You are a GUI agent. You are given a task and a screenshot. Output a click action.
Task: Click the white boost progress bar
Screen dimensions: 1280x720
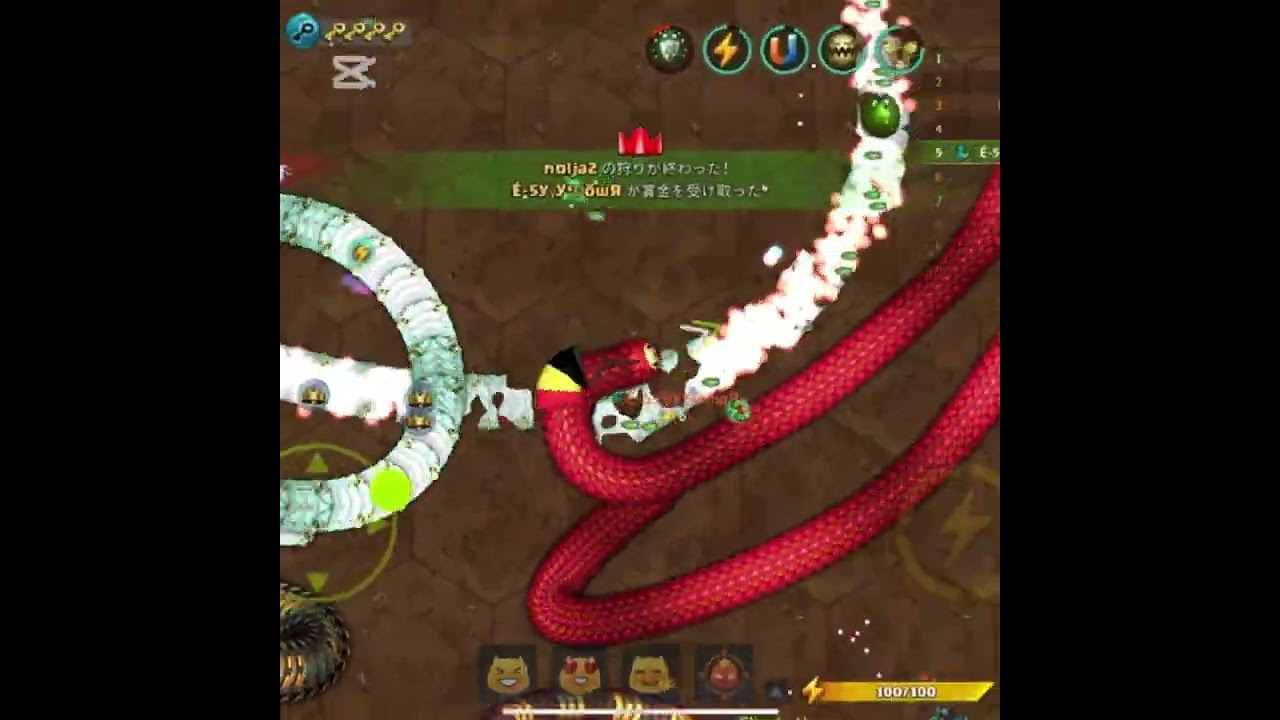640,710
